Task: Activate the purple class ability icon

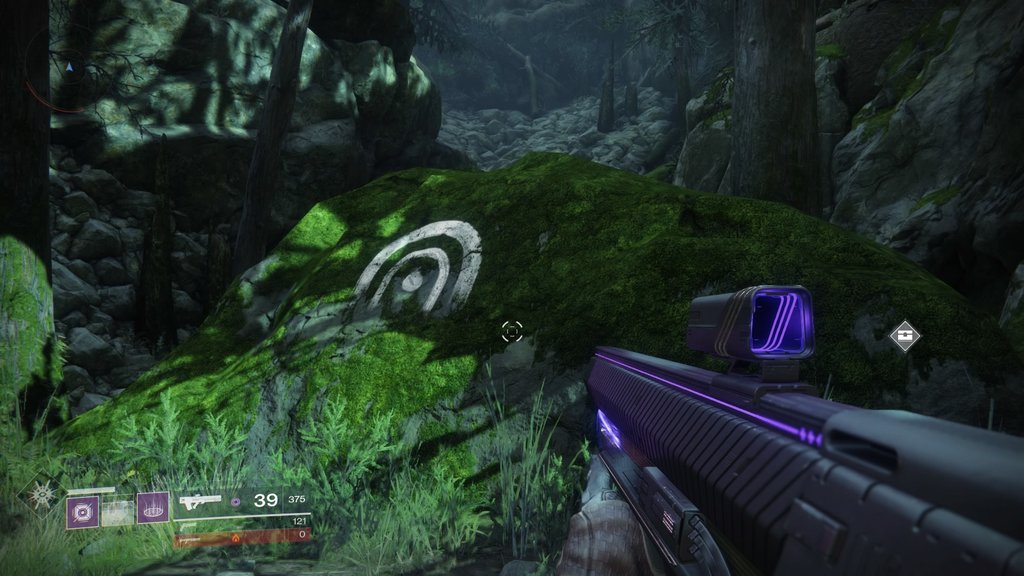Action: [153, 509]
